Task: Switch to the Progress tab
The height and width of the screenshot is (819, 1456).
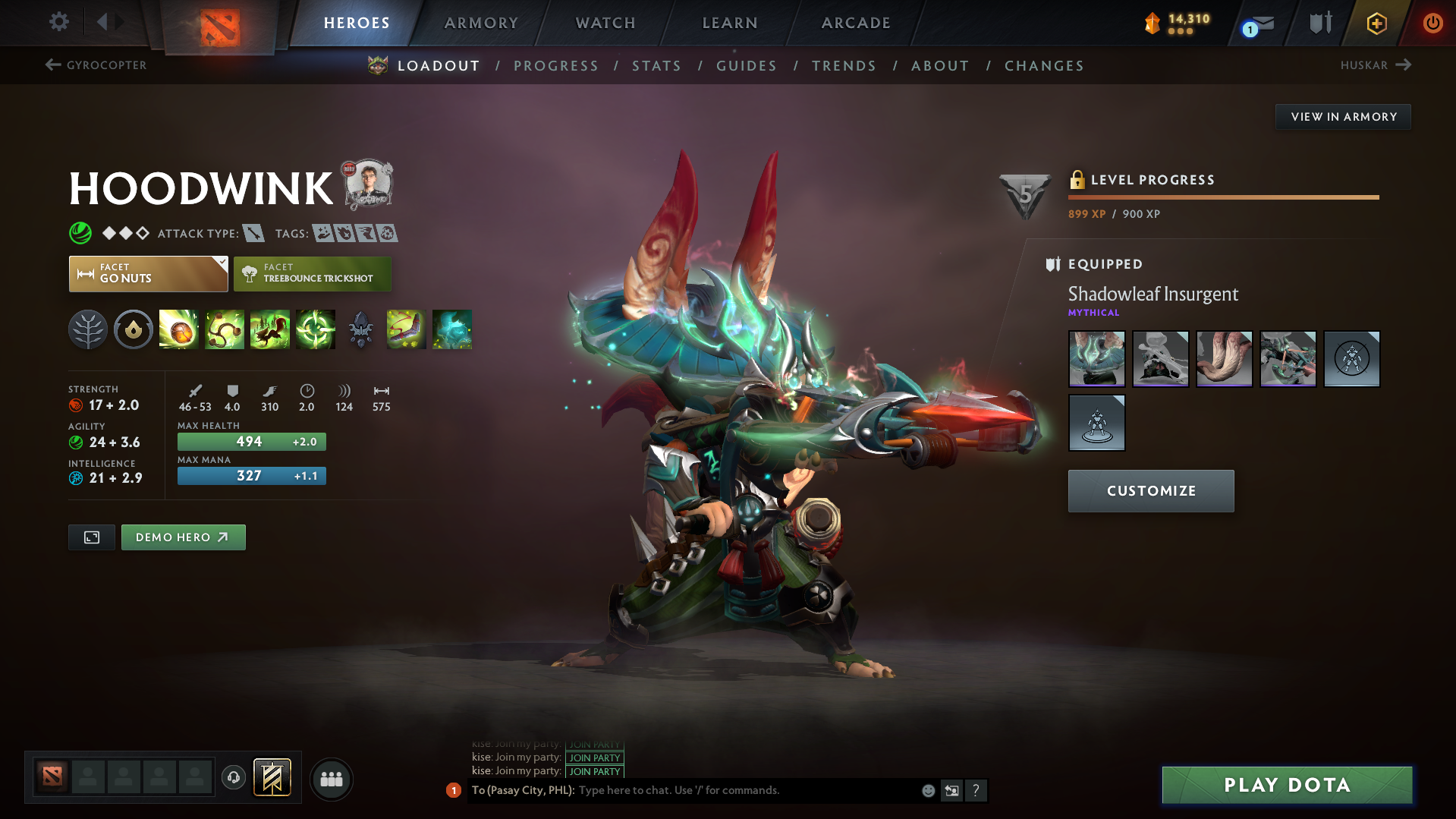Action: 556,66
